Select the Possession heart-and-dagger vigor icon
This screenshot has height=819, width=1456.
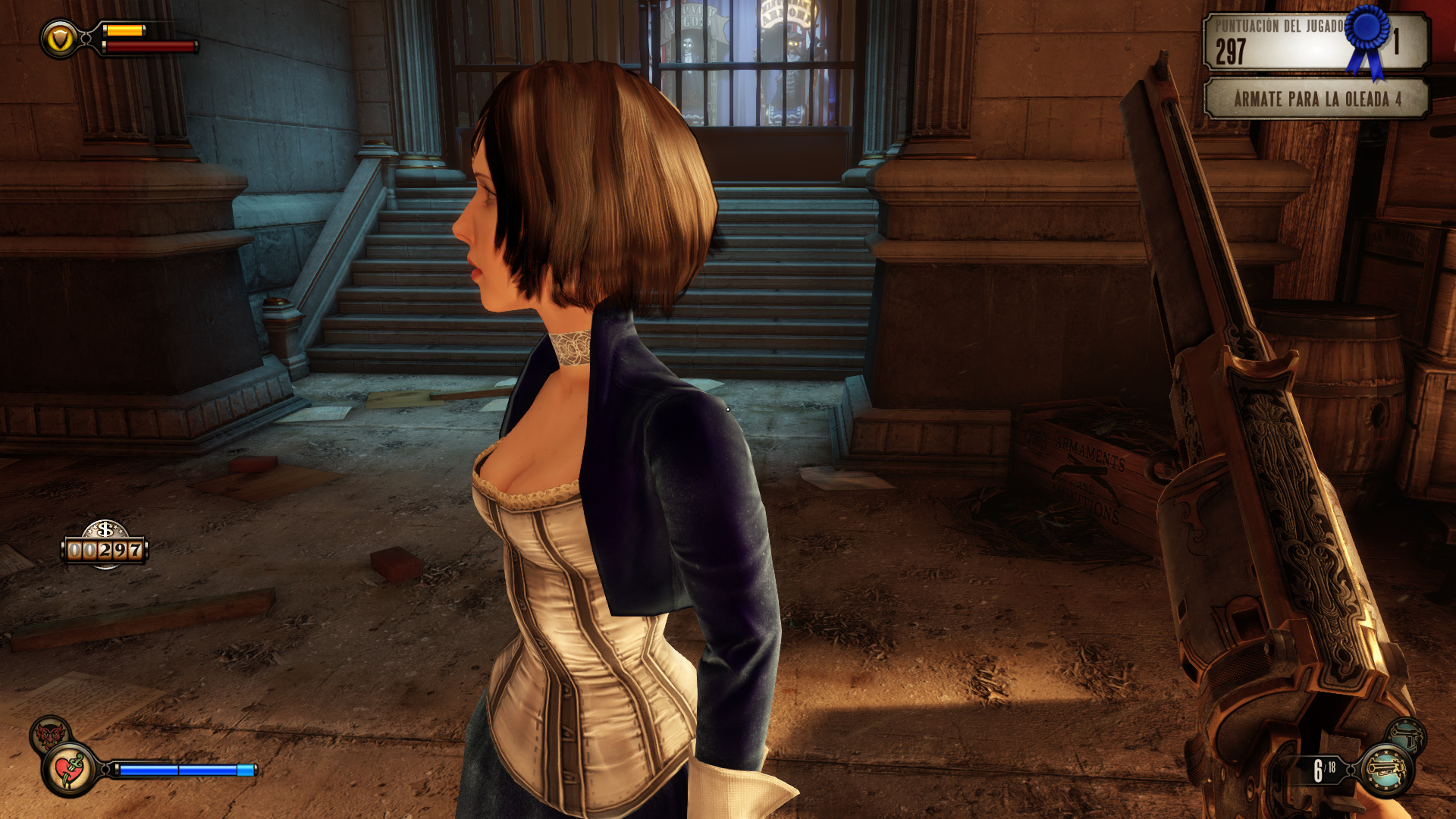(70, 770)
